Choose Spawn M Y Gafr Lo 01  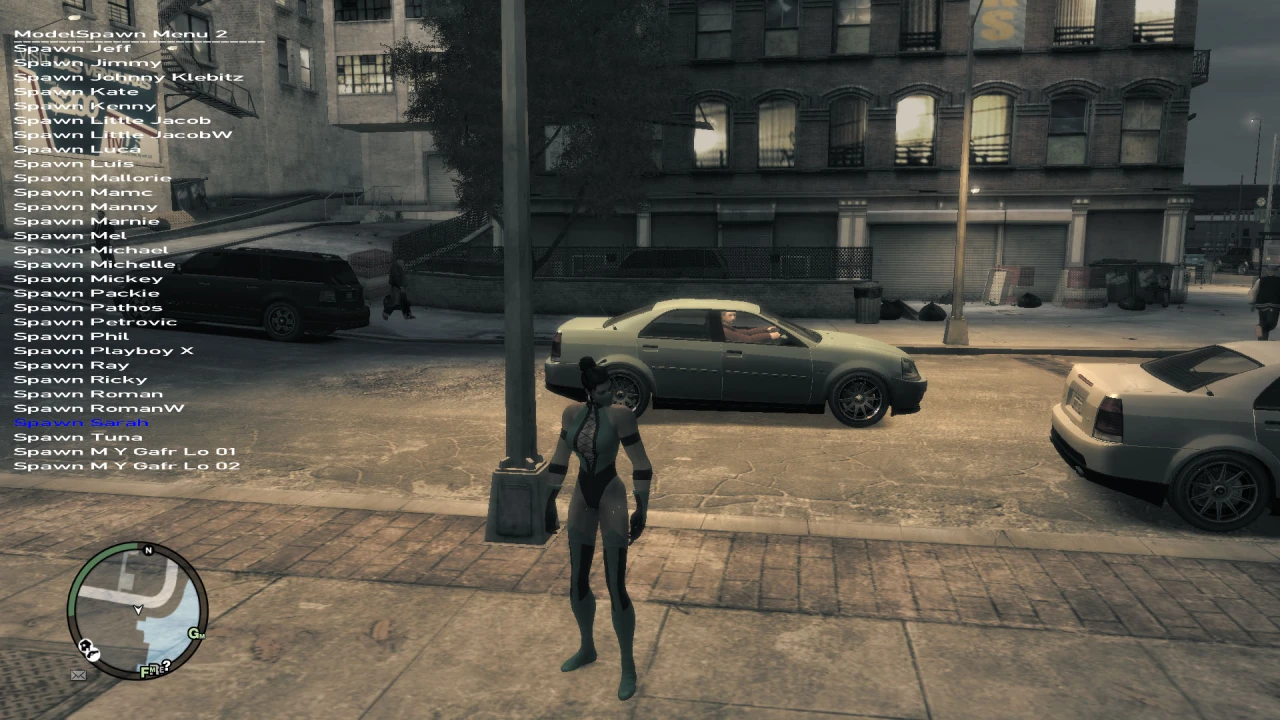coord(126,450)
